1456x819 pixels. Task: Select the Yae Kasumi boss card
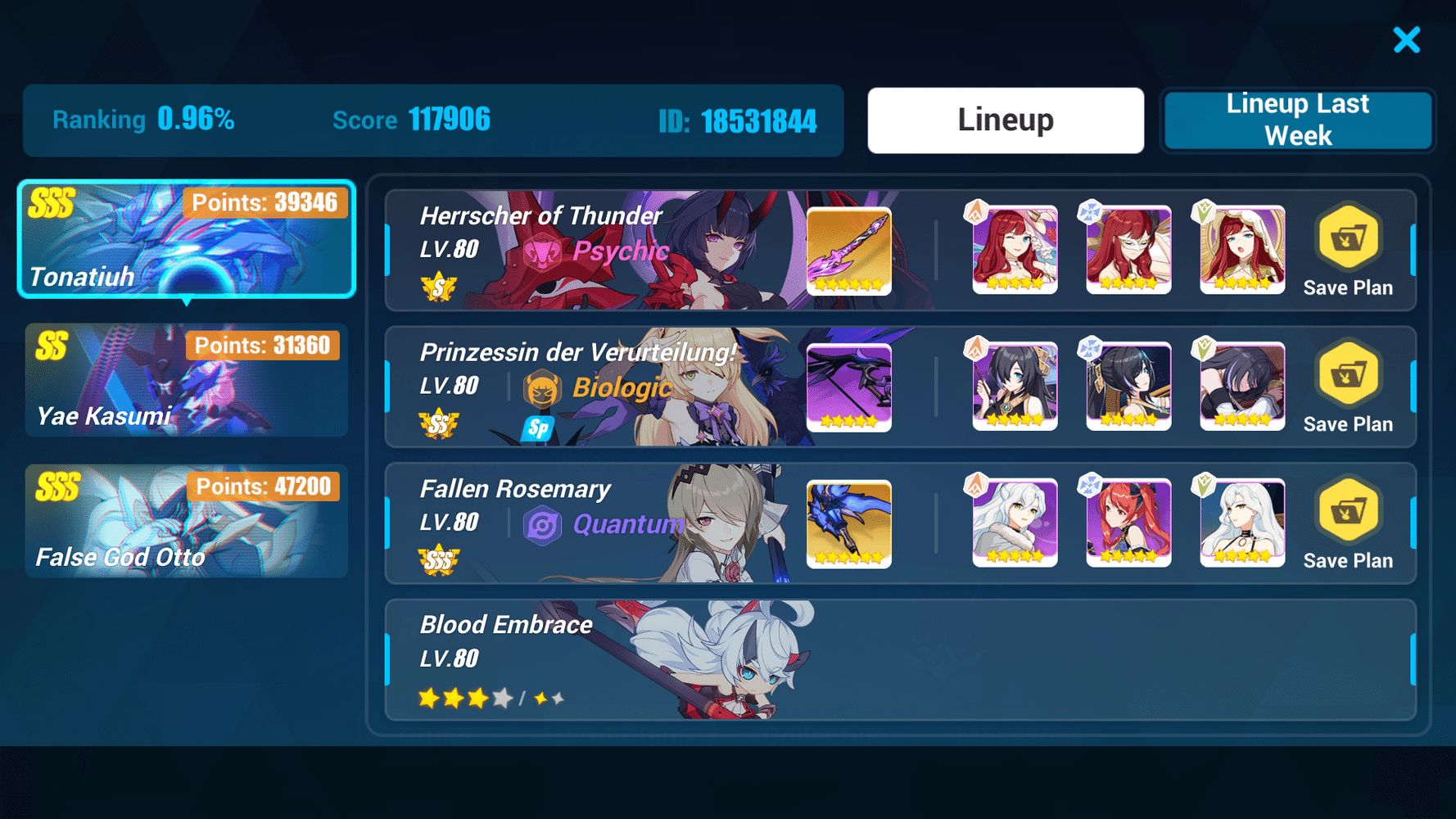point(187,381)
